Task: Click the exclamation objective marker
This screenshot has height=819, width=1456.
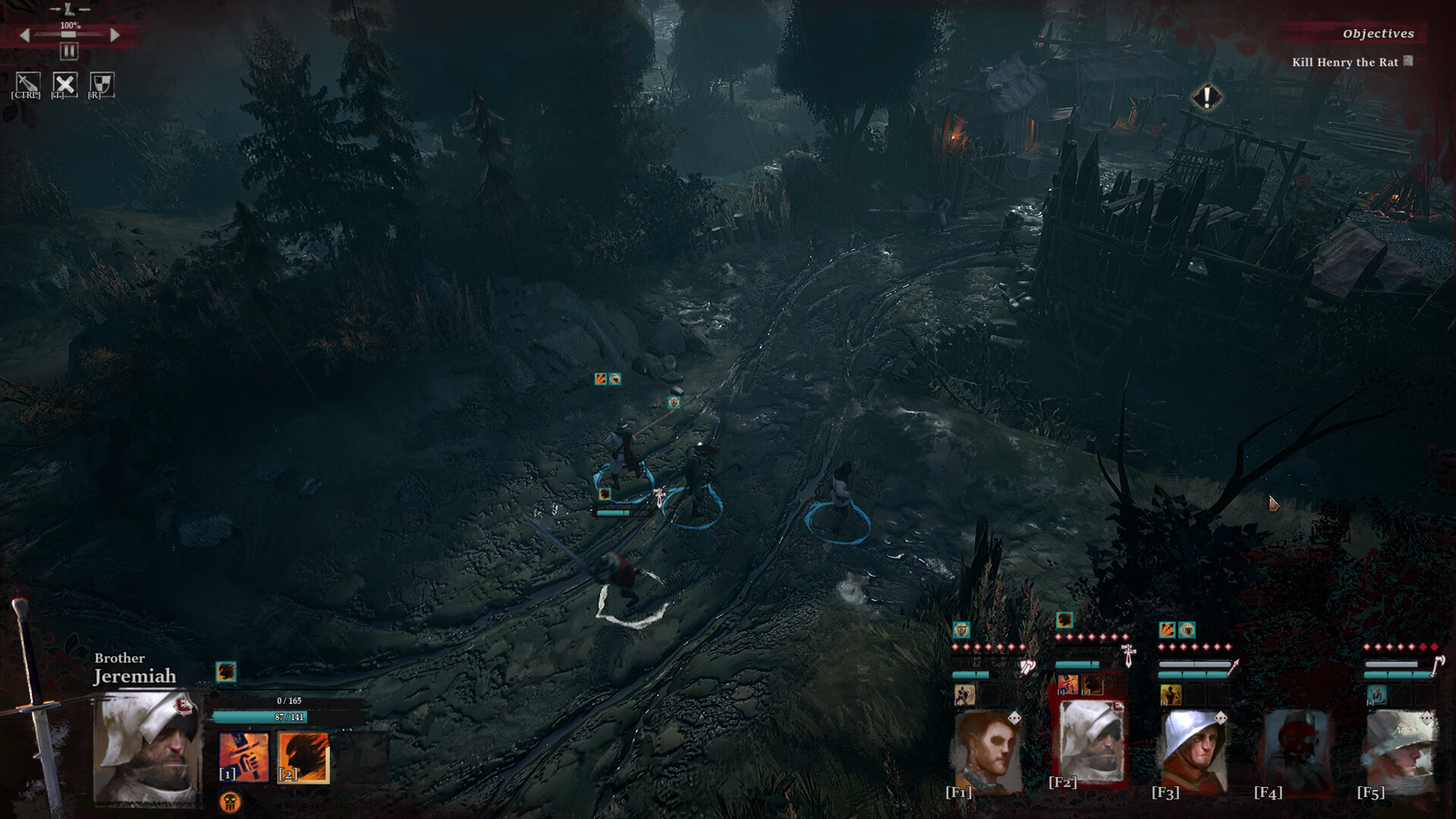Action: (1206, 98)
